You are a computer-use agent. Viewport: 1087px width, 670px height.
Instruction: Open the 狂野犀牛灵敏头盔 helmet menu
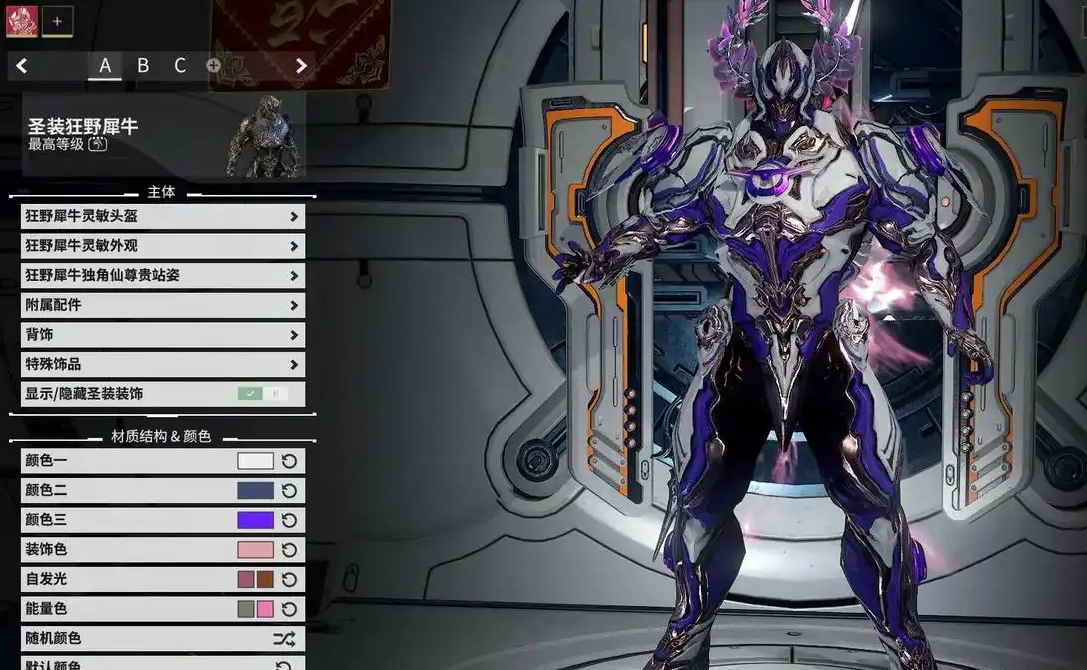pyautogui.click(x=162, y=216)
